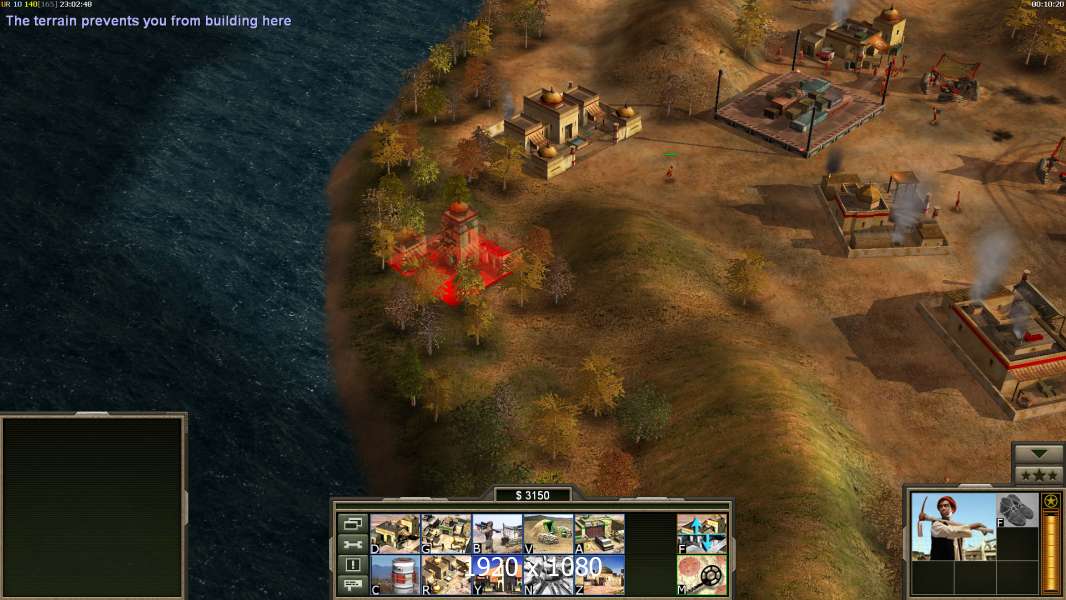The width and height of the screenshot is (1066, 600).
Task: Click the worker unit portrait
Action: tap(953, 527)
